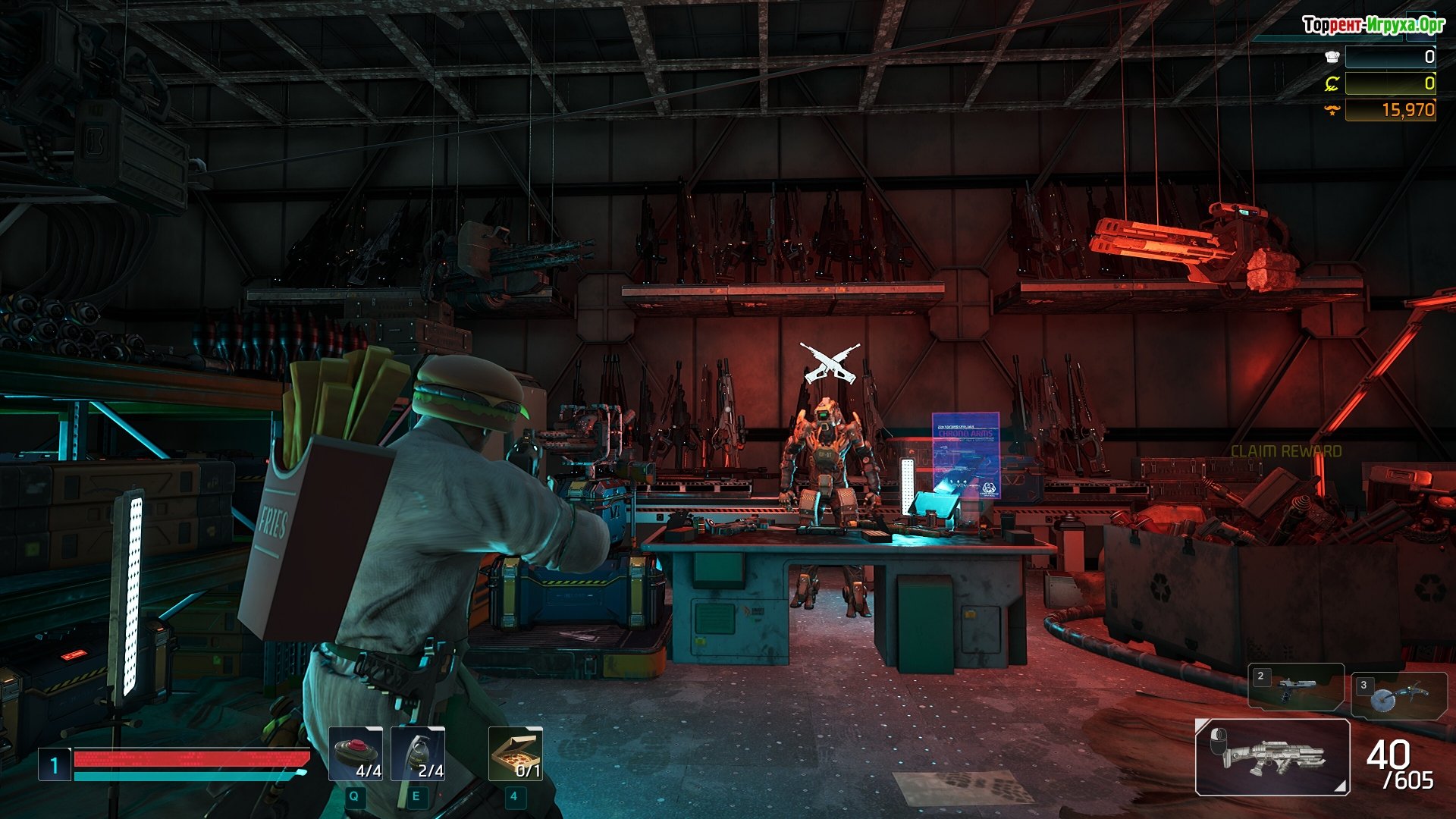Select the equipped assault rifle slot
Screen dimensions: 1456x819
coord(1272,757)
